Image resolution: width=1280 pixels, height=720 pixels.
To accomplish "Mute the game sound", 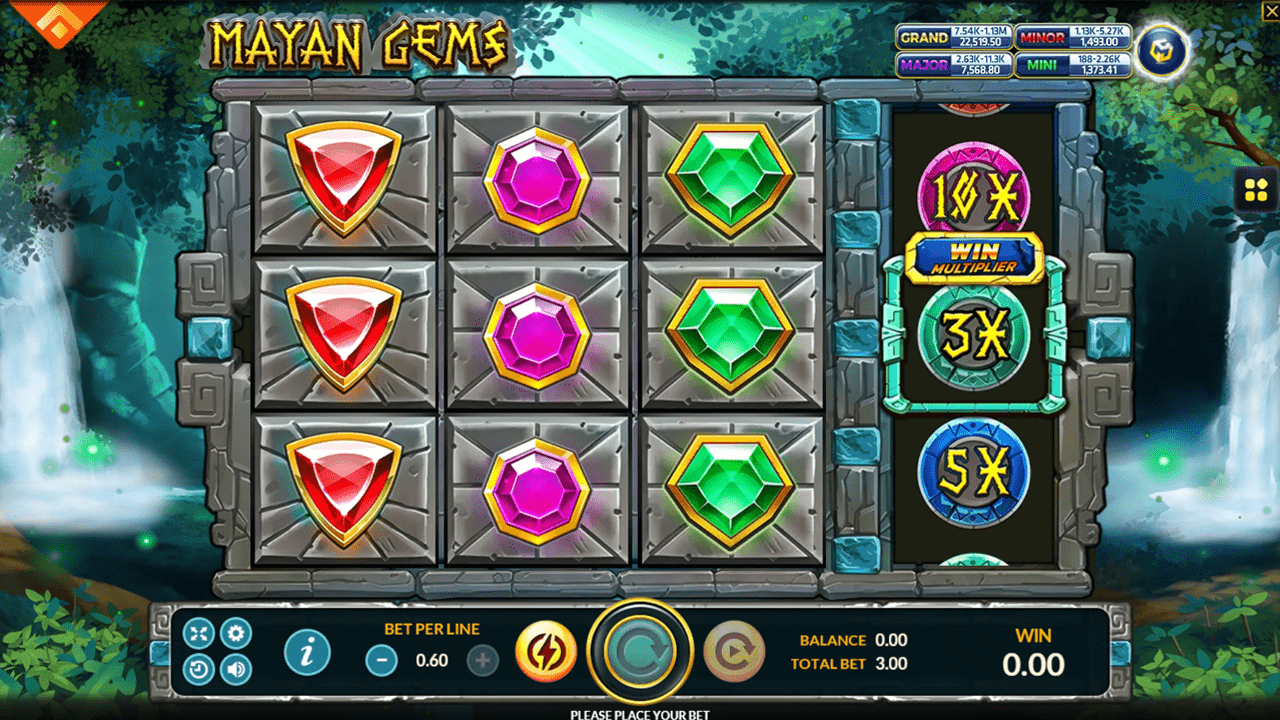I will coord(236,668).
